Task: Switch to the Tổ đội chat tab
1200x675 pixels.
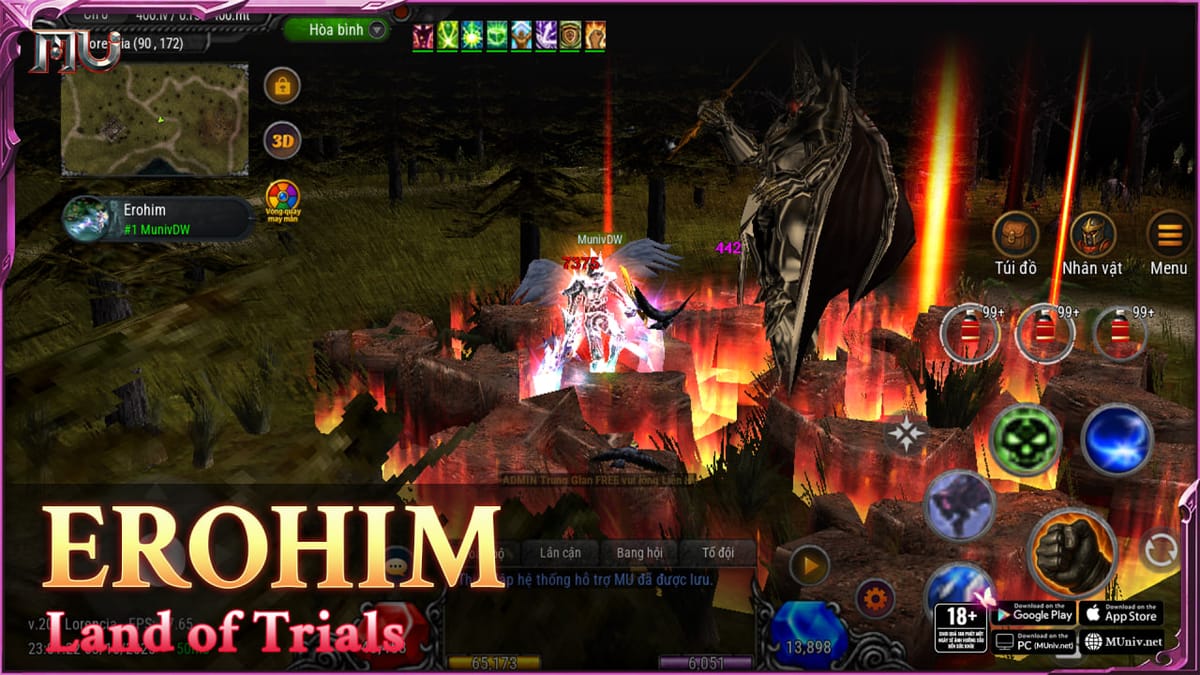Action: coord(717,553)
